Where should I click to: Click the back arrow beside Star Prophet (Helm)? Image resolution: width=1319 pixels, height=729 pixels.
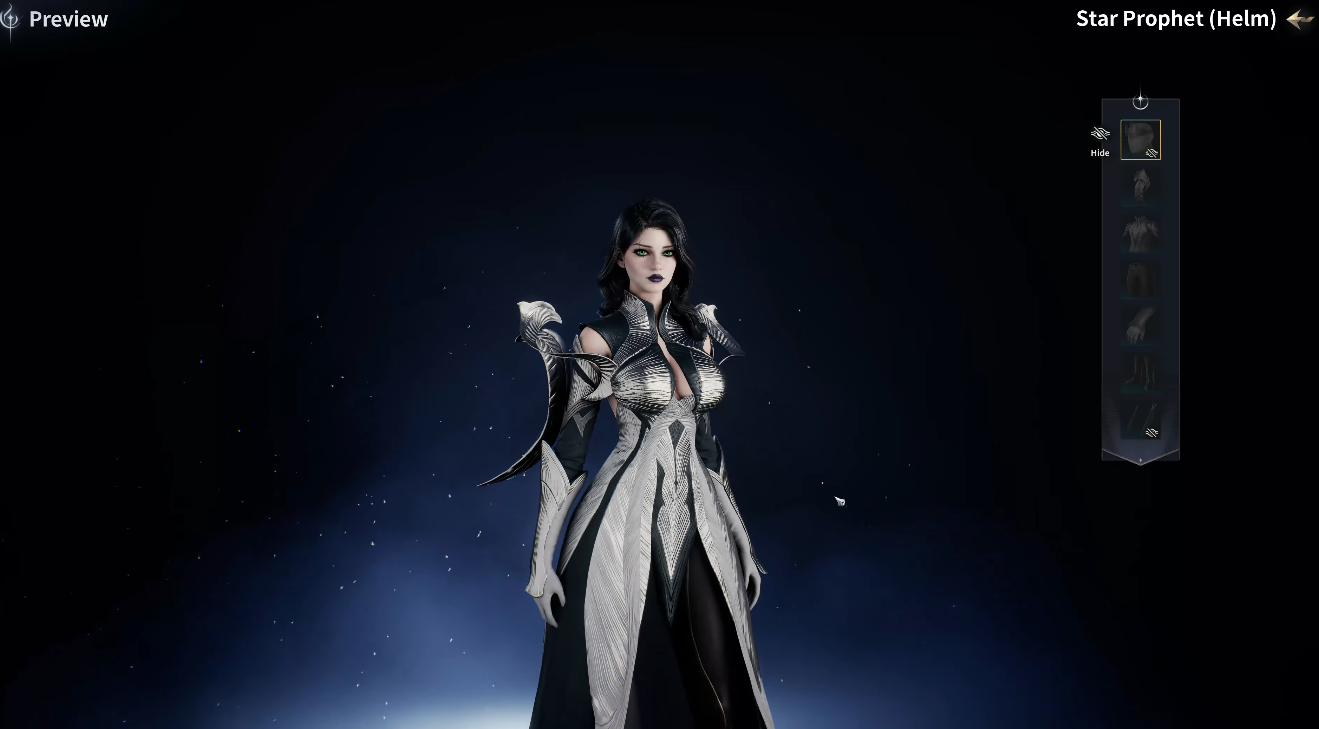click(1299, 19)
